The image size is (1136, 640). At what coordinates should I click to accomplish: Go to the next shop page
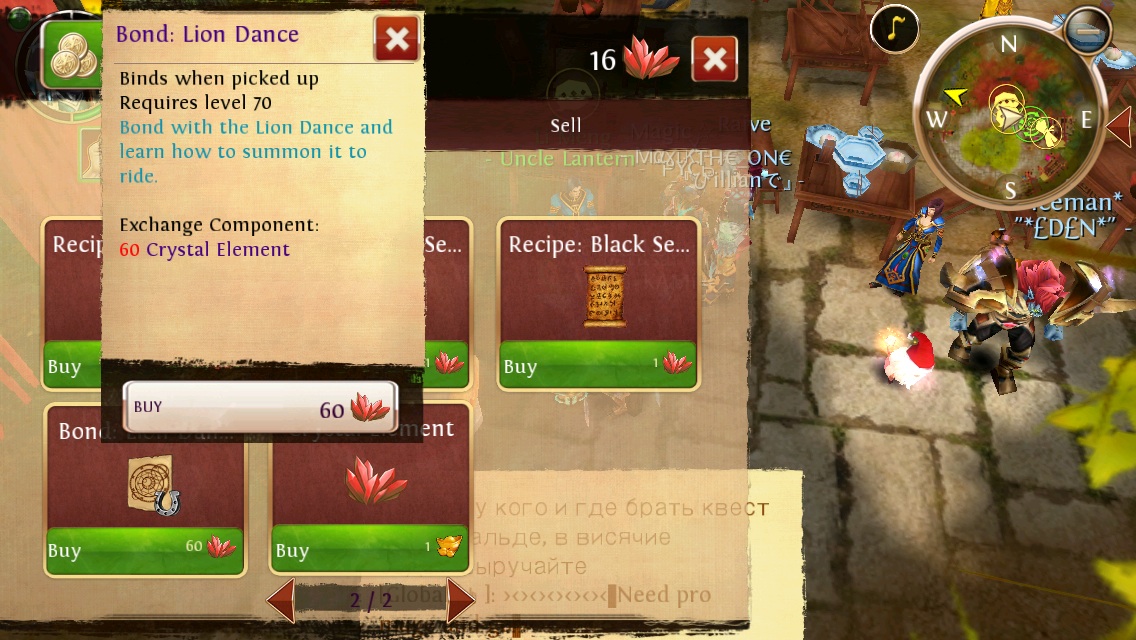[460, 601]
